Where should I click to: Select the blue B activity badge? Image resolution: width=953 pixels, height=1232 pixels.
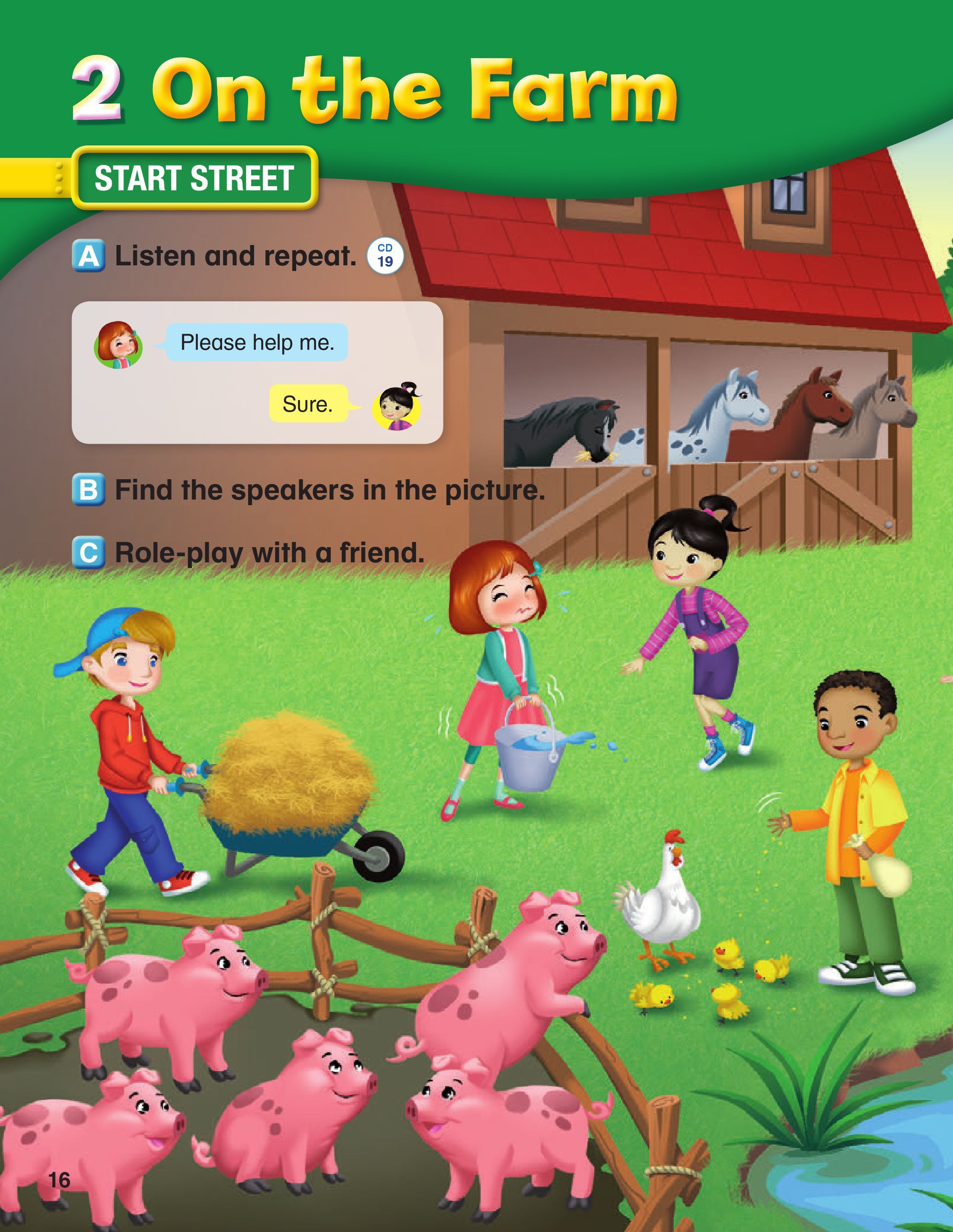(89, 489)
